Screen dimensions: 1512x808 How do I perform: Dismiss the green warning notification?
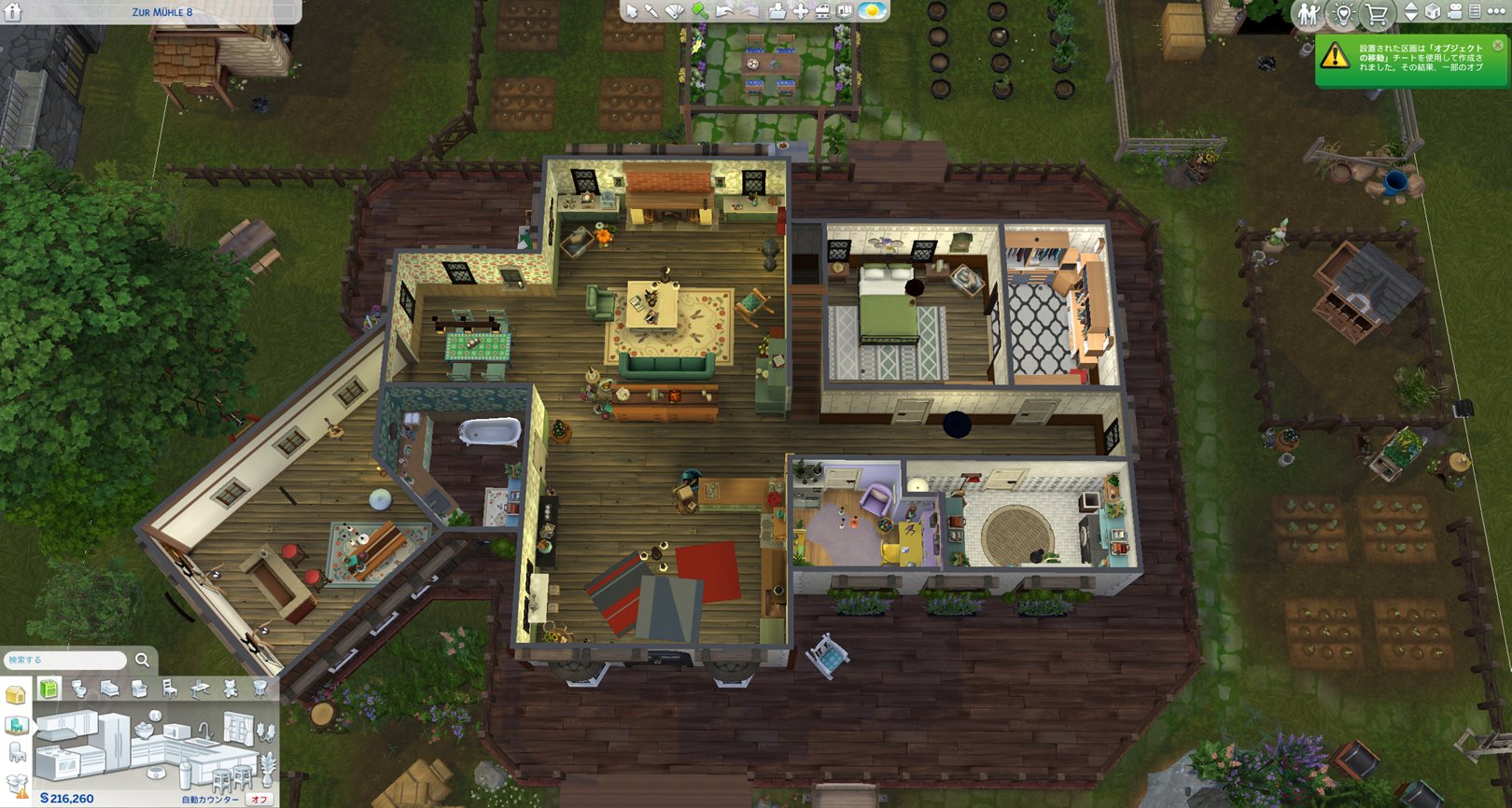click(1498, 45)
